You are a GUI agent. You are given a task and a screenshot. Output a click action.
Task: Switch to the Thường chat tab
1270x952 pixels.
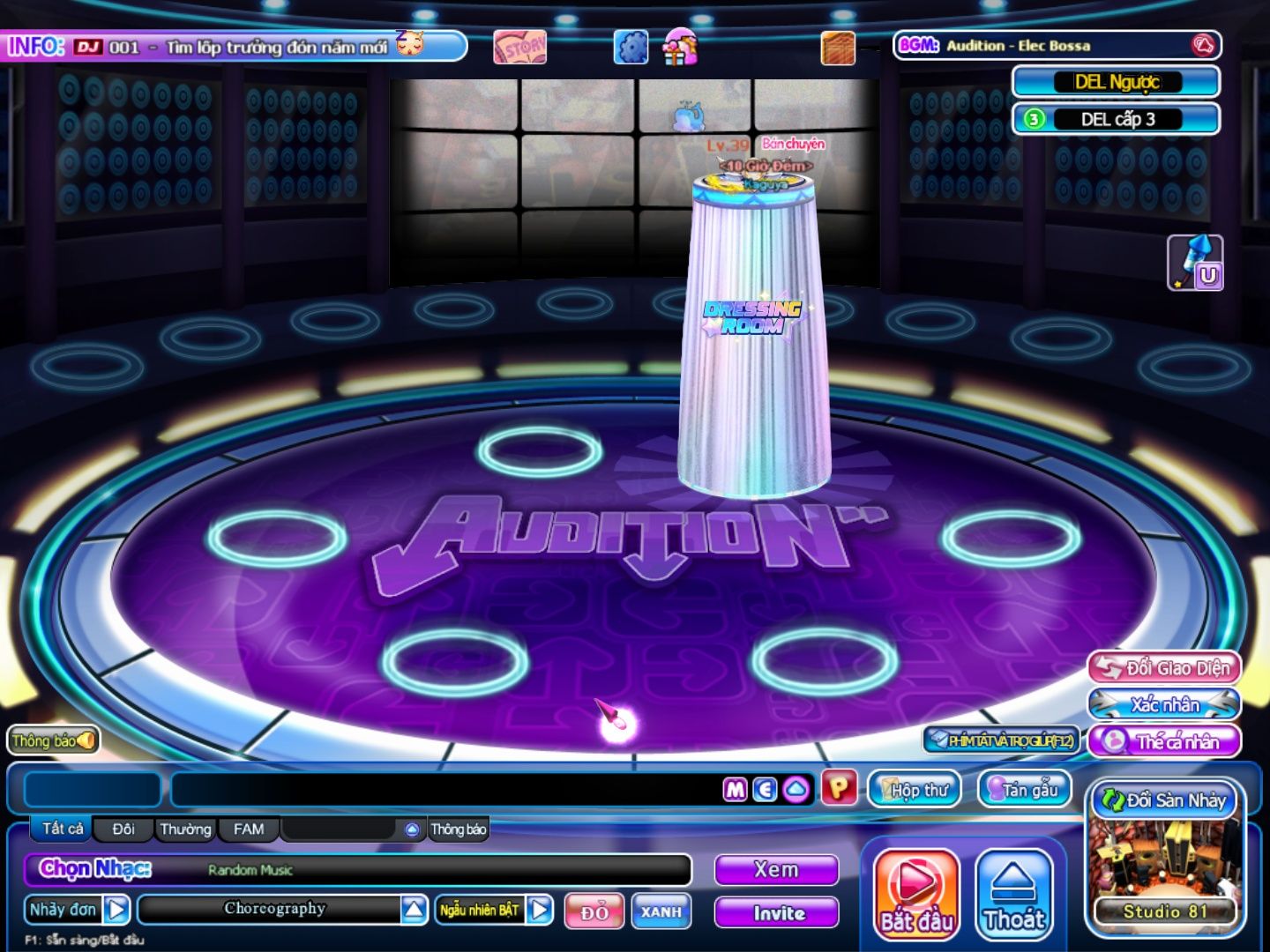point(185,829)
